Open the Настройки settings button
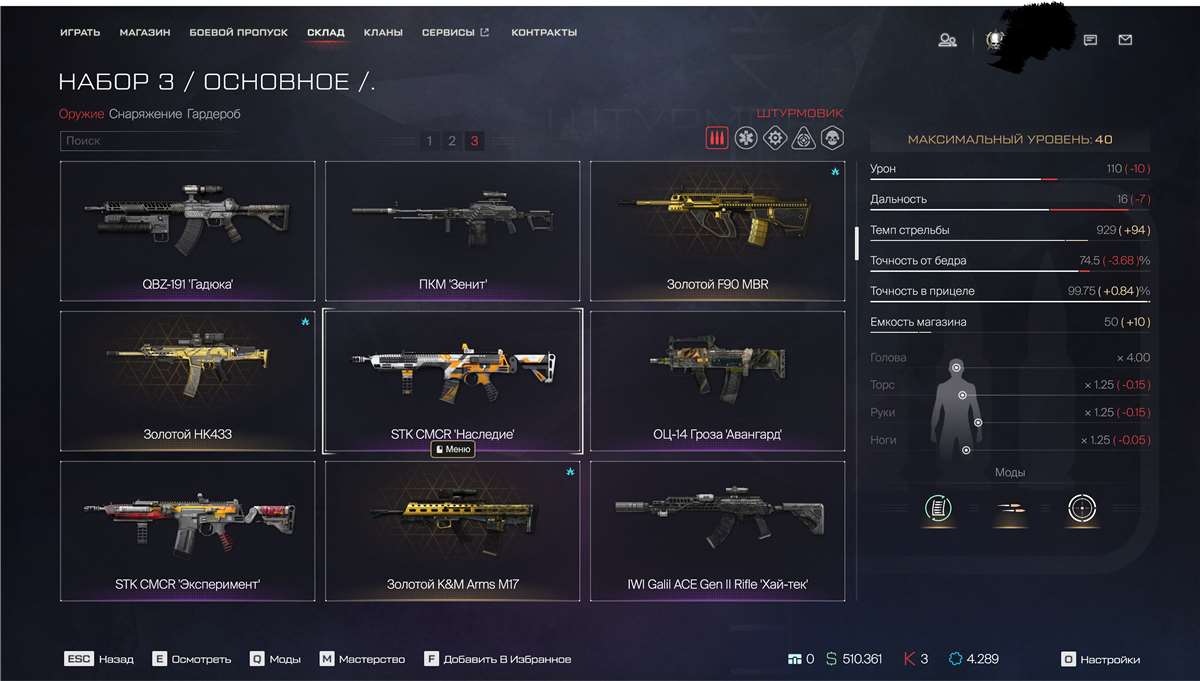Screen dimensions: 1200x681 click(x=1101, y=660)
